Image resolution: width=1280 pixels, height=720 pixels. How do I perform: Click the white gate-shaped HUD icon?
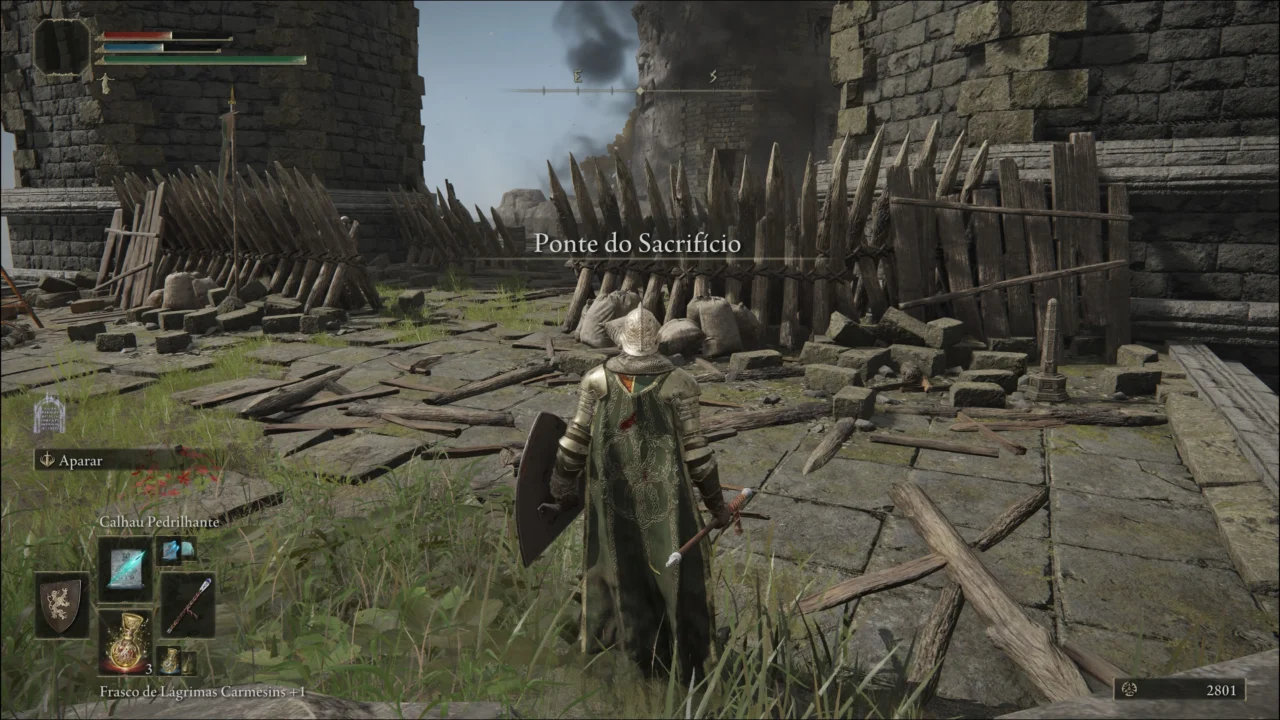48,414
